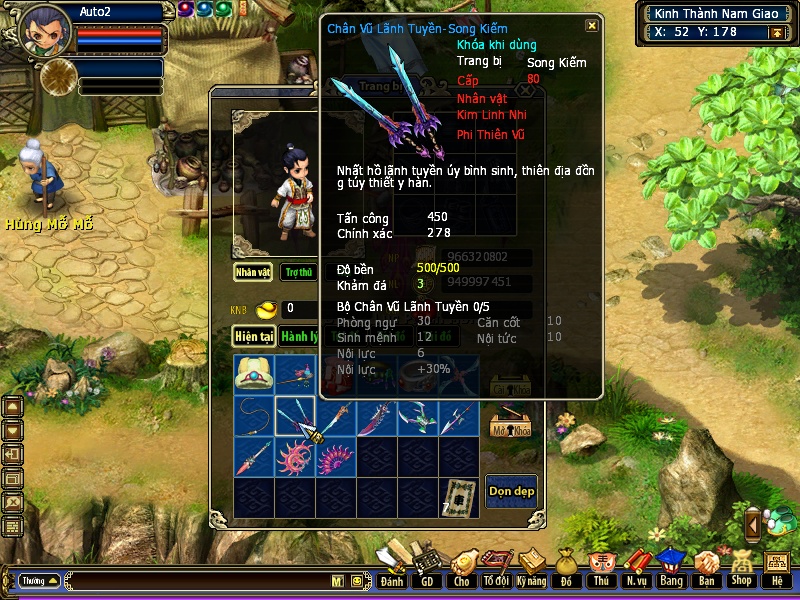Open the Bạn friends list
The width and height of the screenshot is (800, 600).
point(707,568)
